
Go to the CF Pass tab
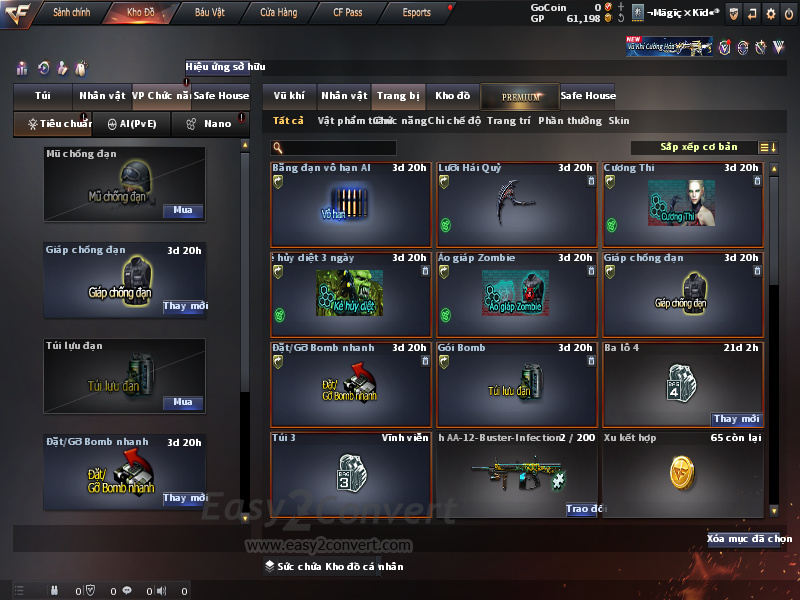coord(349,13)
